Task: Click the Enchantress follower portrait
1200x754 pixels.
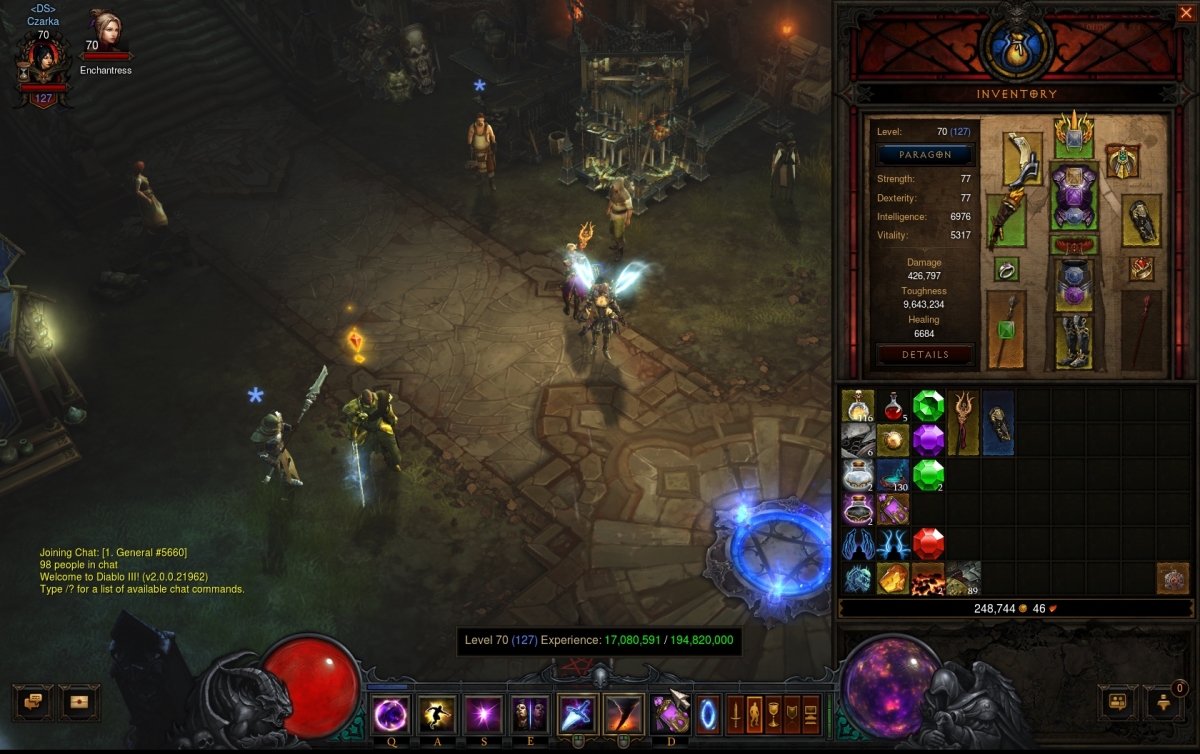Action: pyautogui.click(x=104, y=30)
